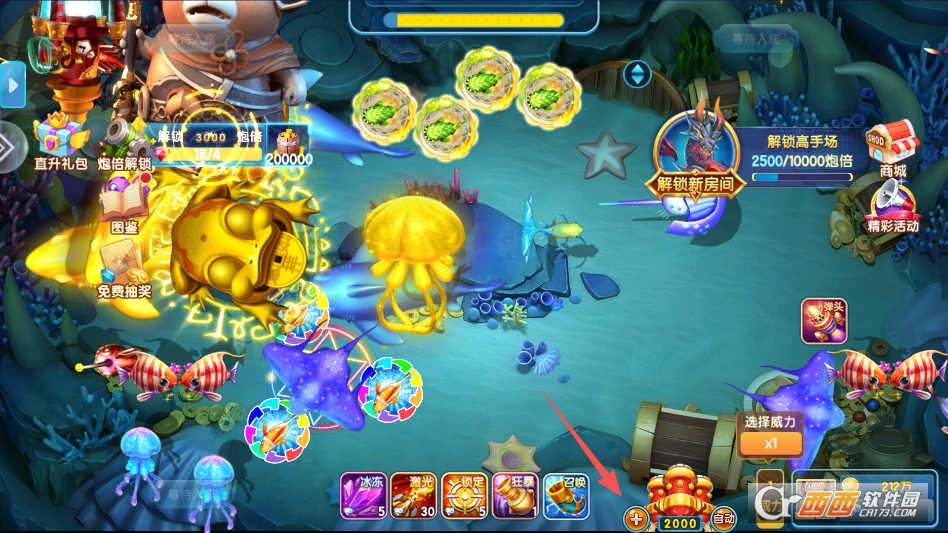The image size is (948, 533).
Task: Open the 精彩活动 events megaphone
Action: point(892,206)
